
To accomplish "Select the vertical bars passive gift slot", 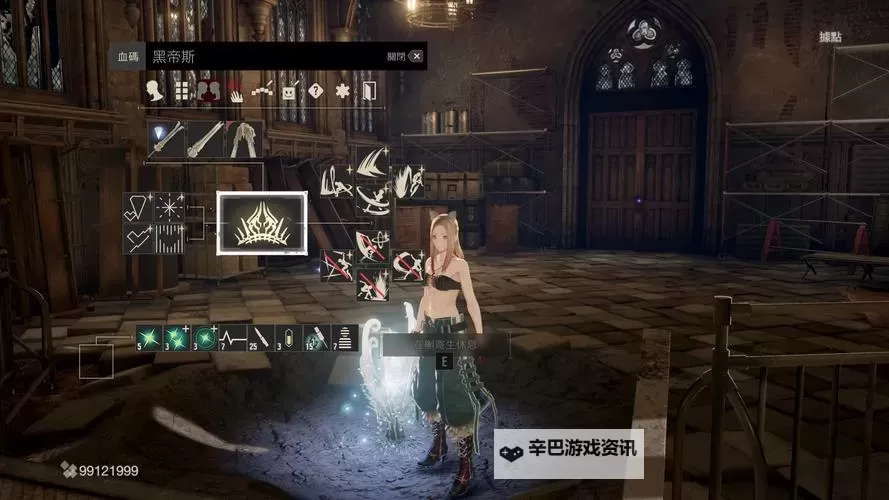I will pyautogui.click(x=167, y=238).
